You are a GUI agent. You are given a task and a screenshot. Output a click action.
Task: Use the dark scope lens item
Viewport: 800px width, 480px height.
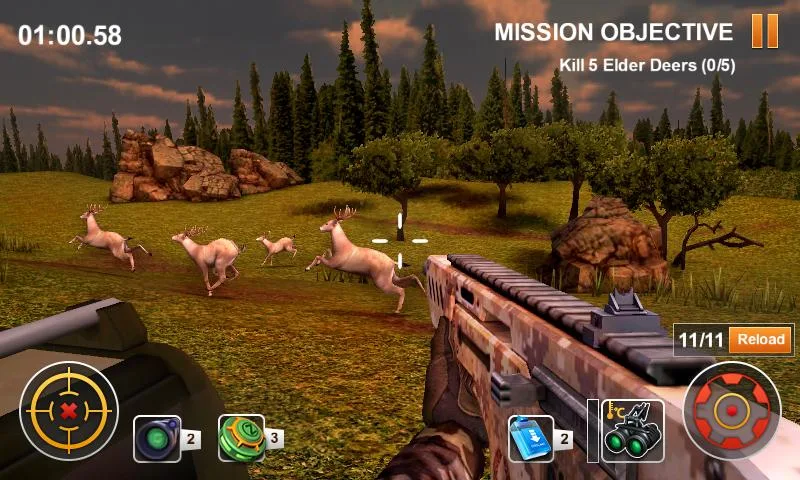click(157, 439)
